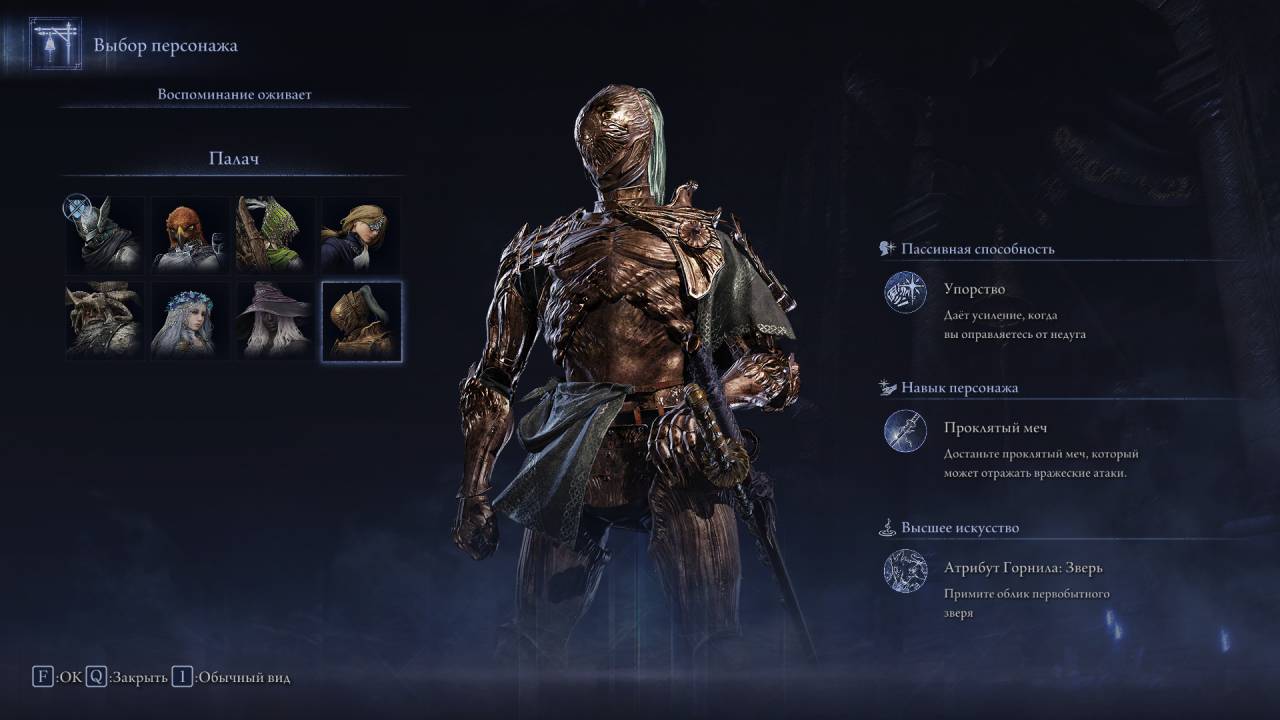
Task: Click the Упорство passive ability icon
Action: 905,292
